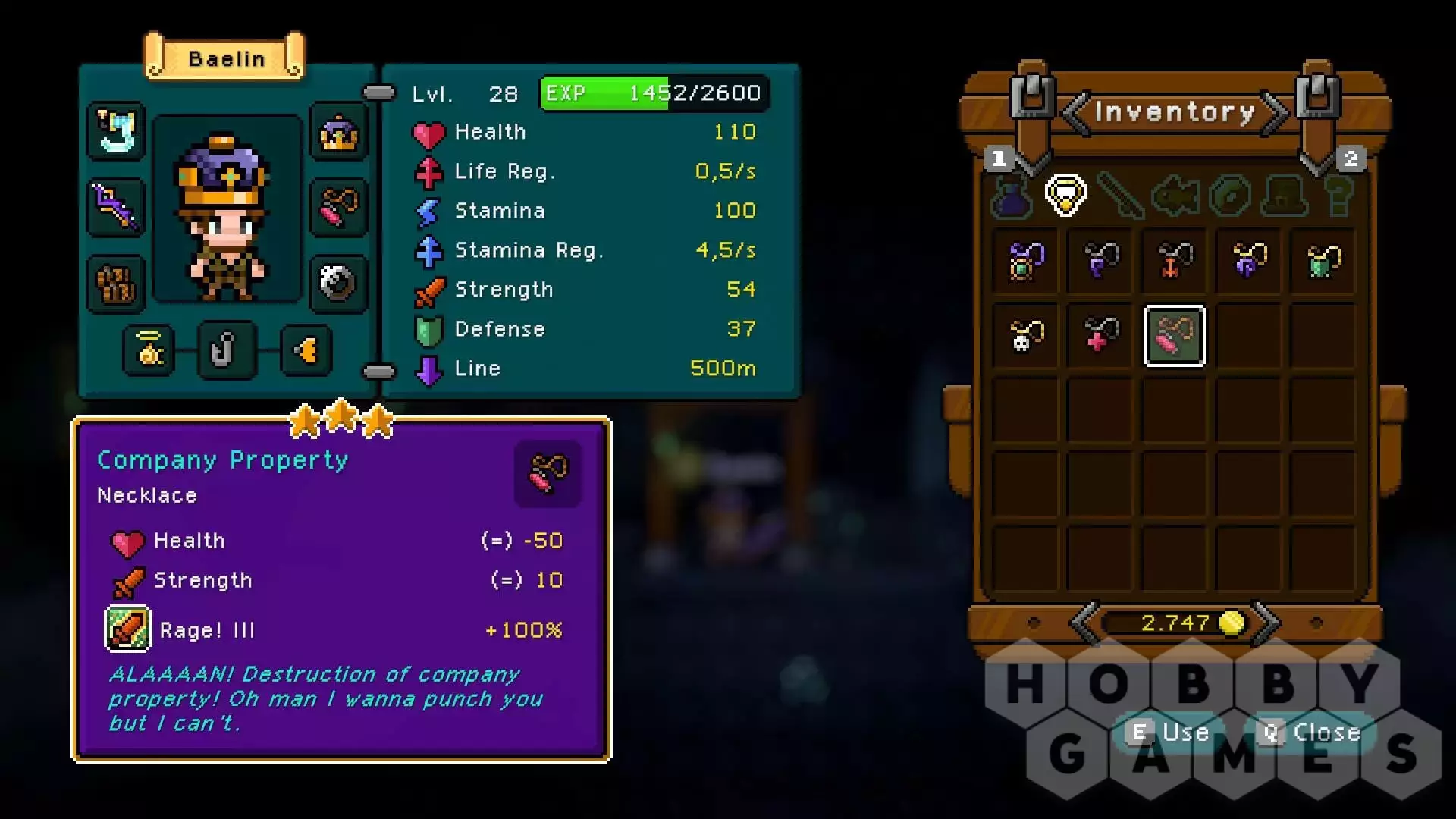Select the highlighted Company Property necklace in inventory
The width and height of the screenshot is (1456, 819).
click(x=1174, y=336)
